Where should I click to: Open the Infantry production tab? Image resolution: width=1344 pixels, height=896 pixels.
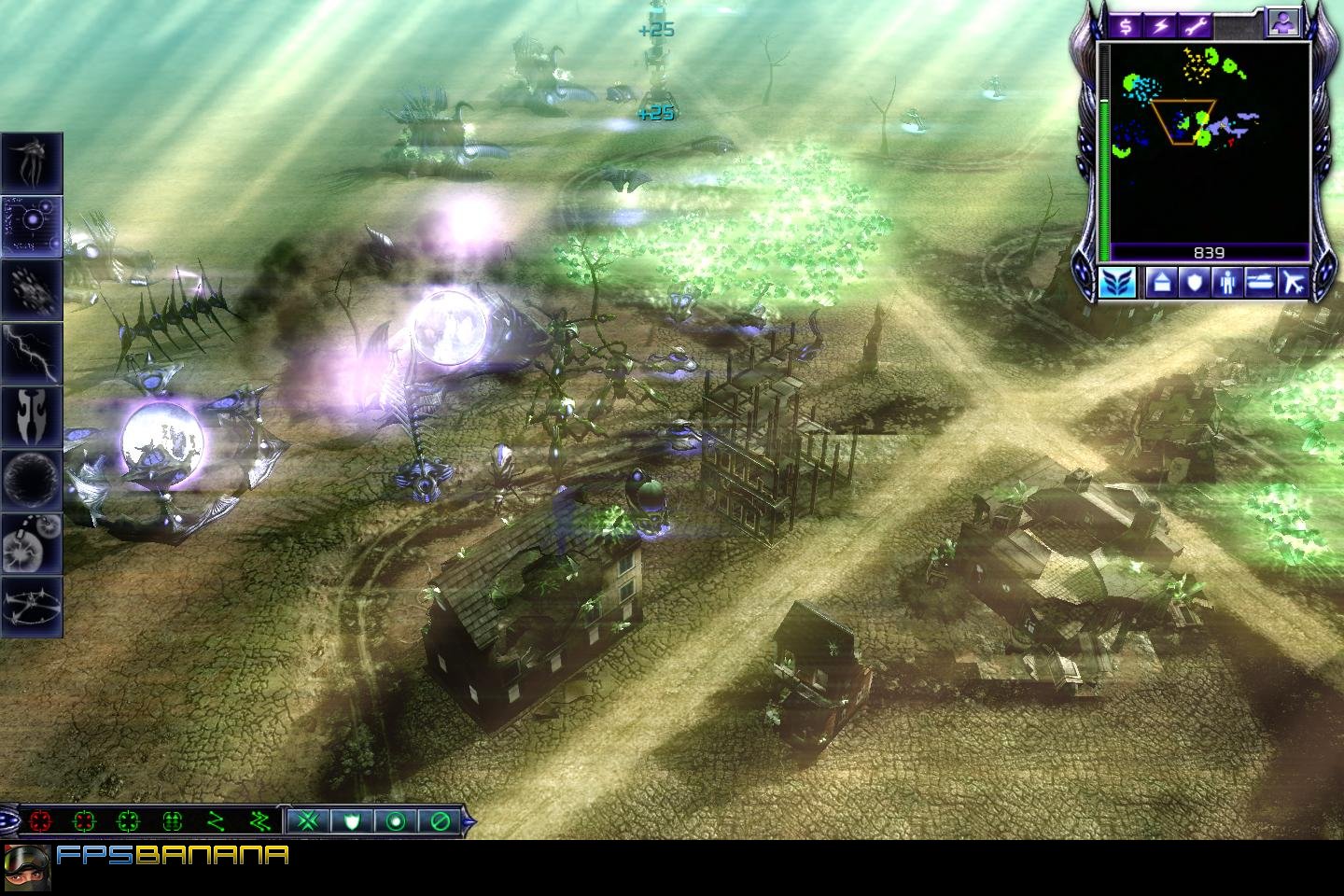tap(1226, 283)
